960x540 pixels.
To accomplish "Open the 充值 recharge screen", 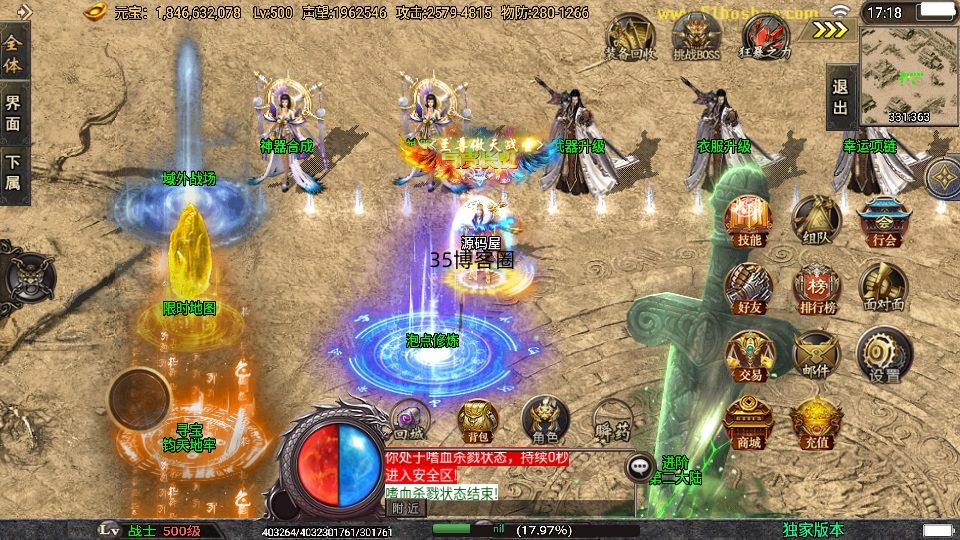I will click(815, 422).
